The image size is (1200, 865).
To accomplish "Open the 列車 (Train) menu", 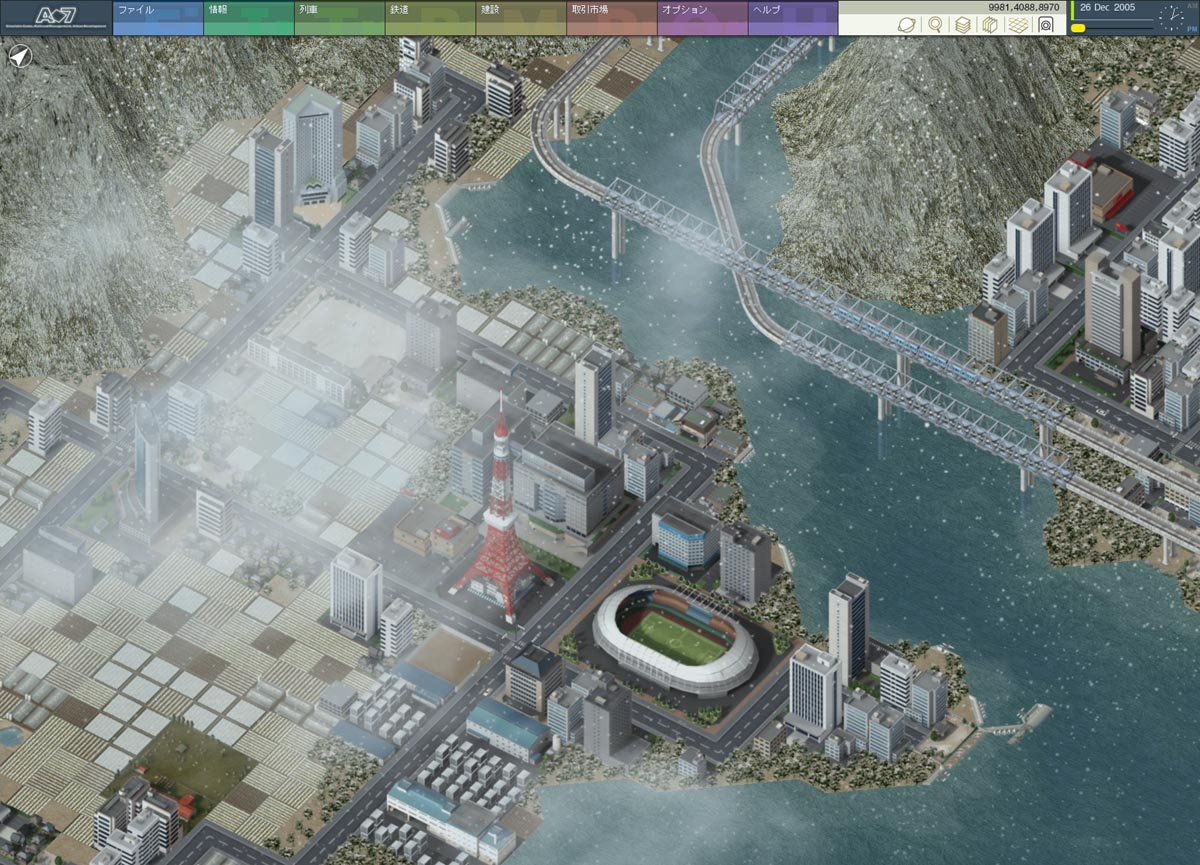I will pos(339,17).
